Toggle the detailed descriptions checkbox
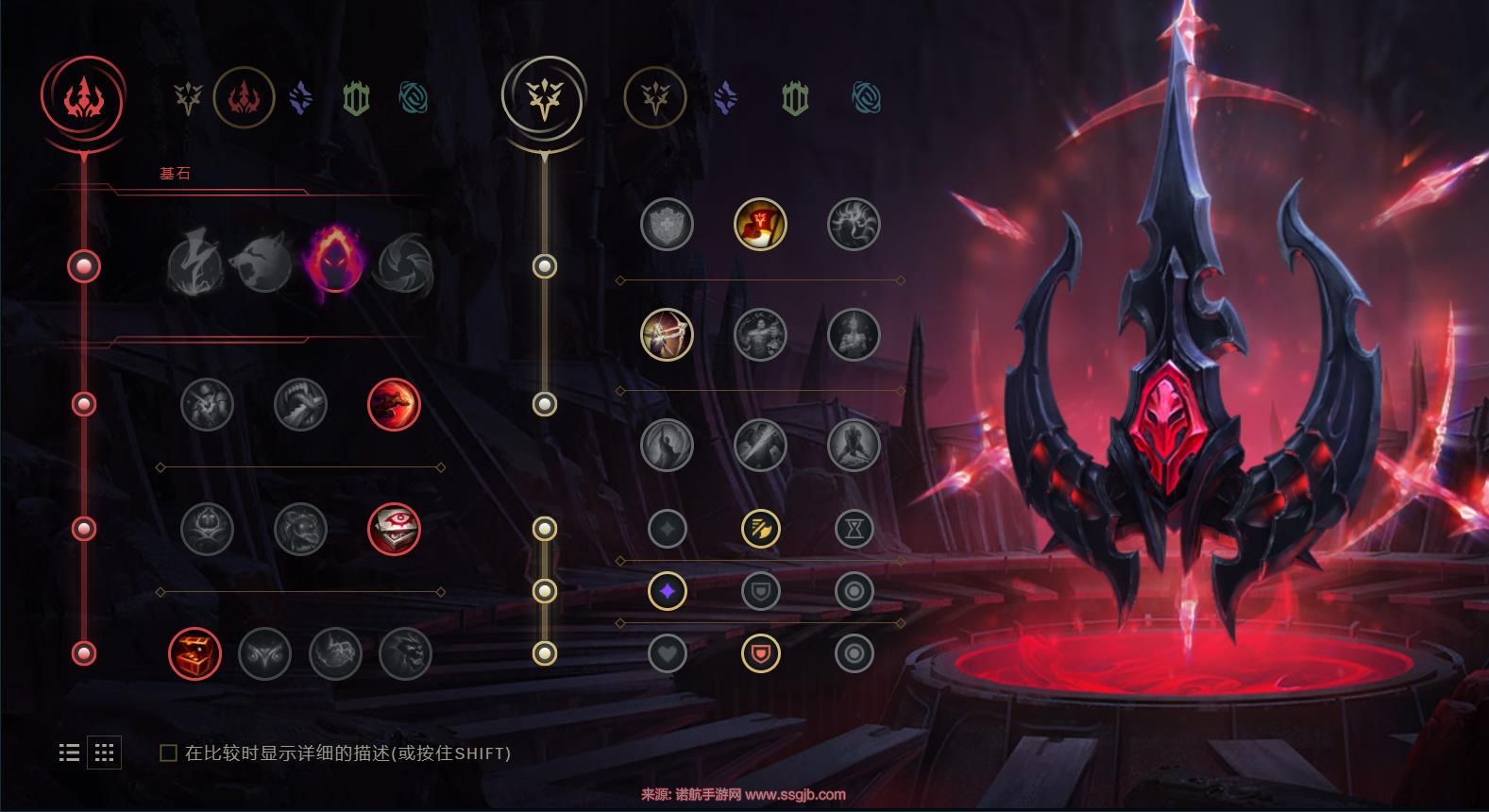The width and height of the screenshot is (1489, 812). 168,753
